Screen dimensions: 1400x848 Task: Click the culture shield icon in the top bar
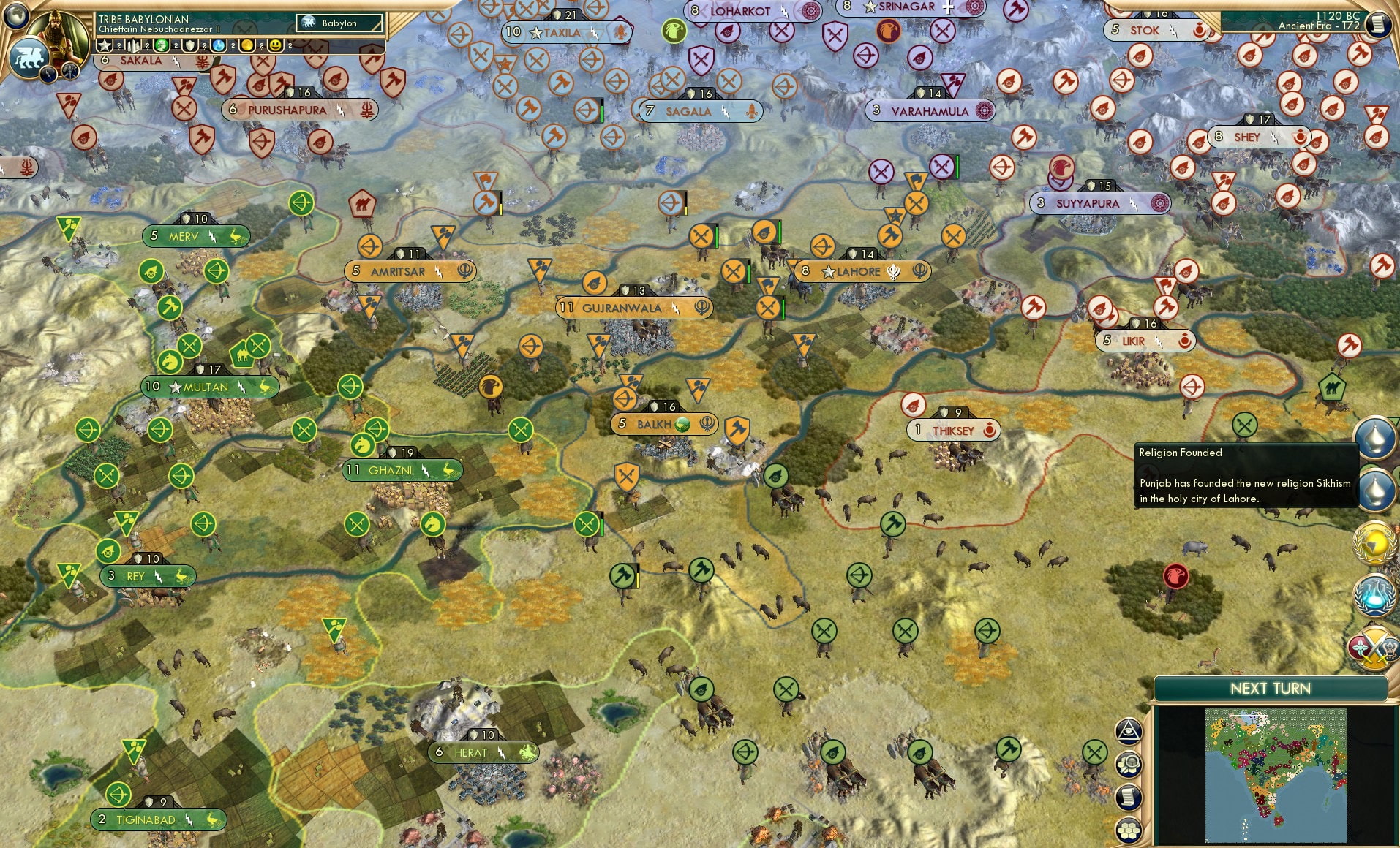pyautogui.click(x=191, y=46)
